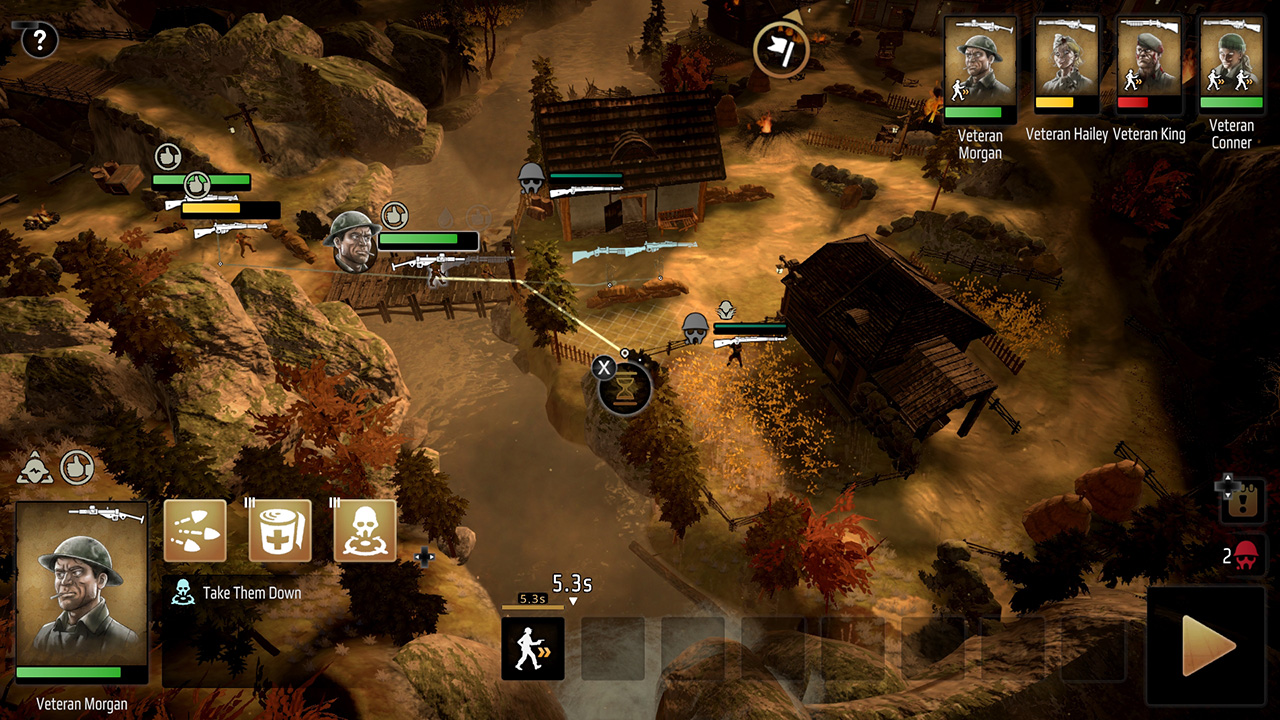1280x720 pixels.
Task: Select the footsteps movement skill icon
Action: click(x=196, y=532)
